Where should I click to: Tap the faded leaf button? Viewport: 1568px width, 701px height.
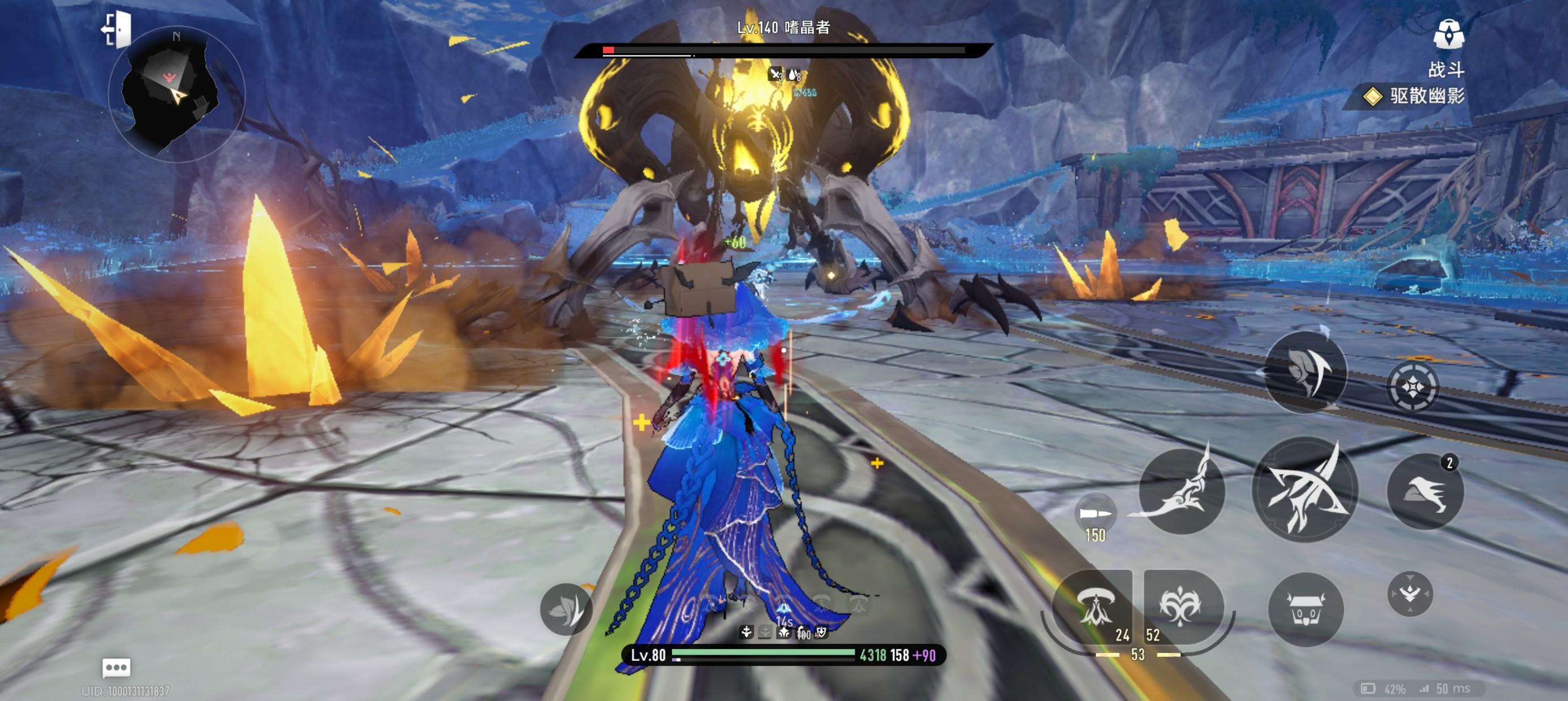point(566,609)
